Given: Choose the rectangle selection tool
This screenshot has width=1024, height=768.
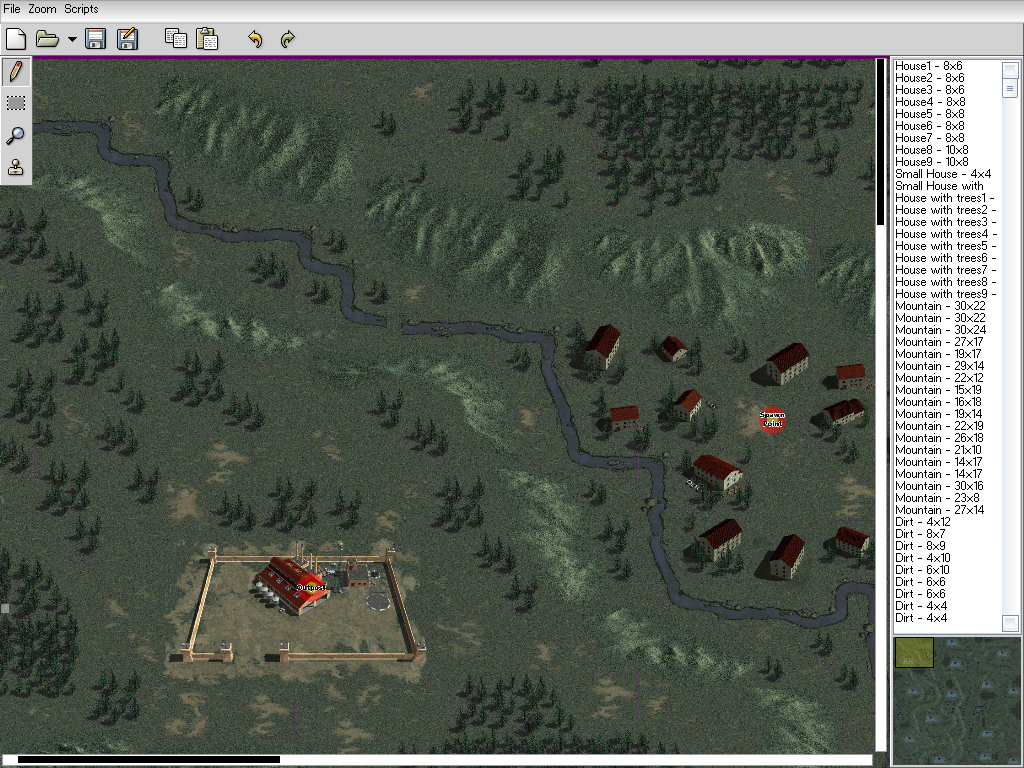Looking at the screenshot, I should coord(16,103).
